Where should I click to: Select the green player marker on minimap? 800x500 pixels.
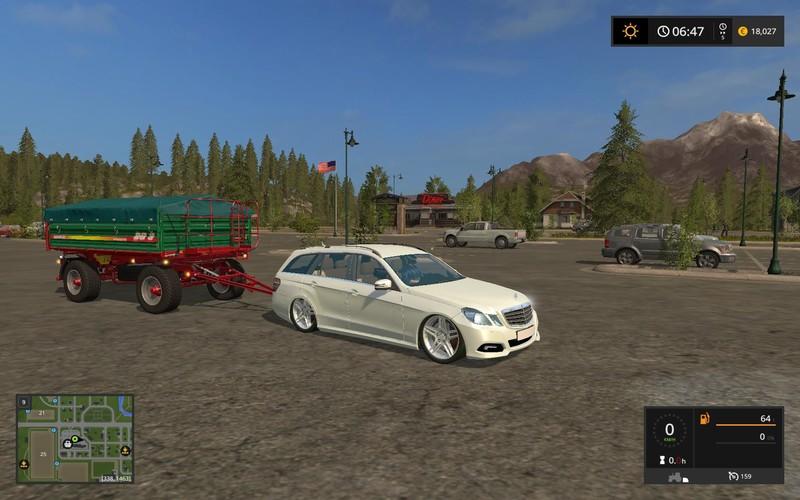[74, 438]
